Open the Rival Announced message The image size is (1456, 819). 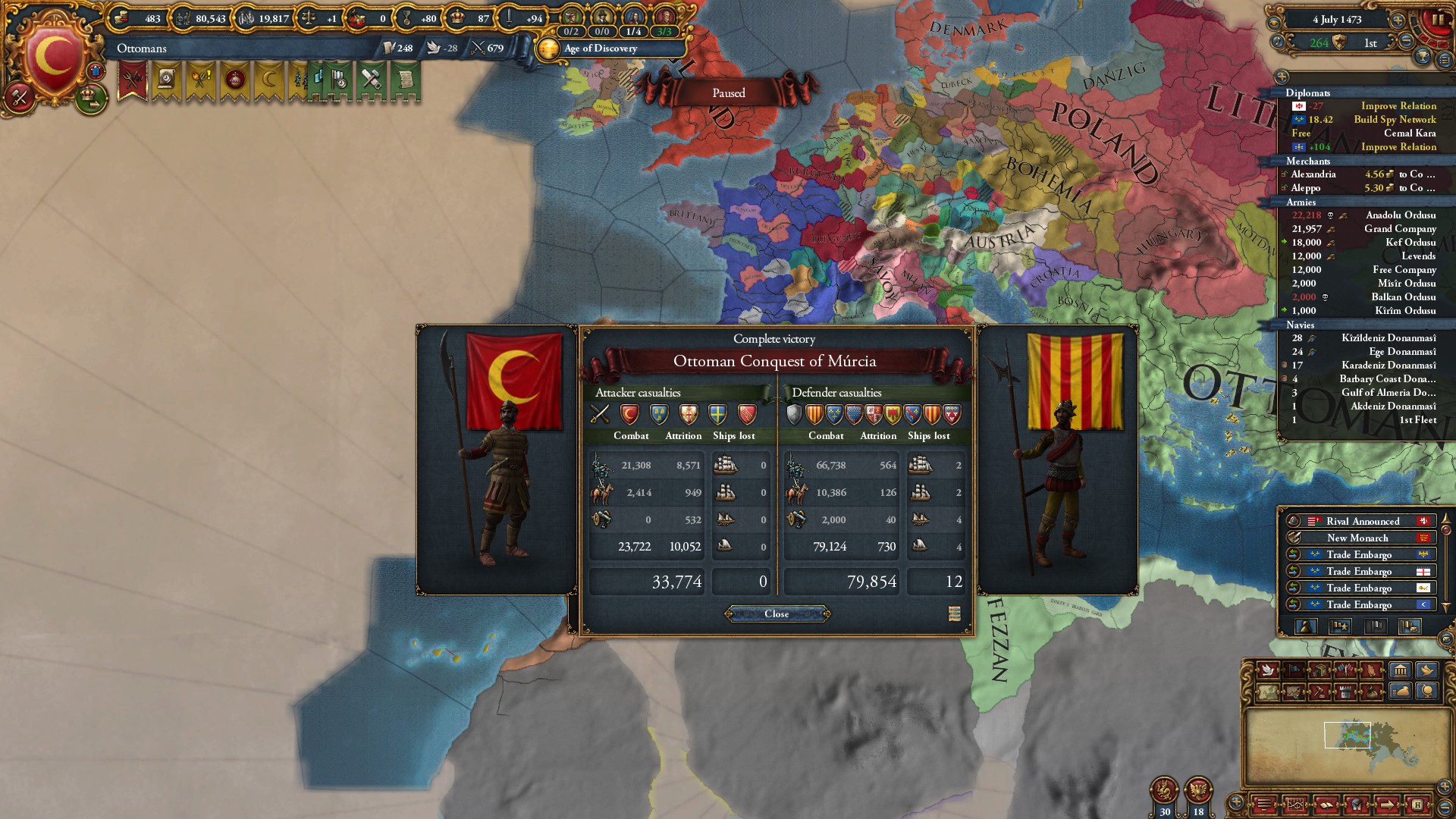tap(1362, 521)
